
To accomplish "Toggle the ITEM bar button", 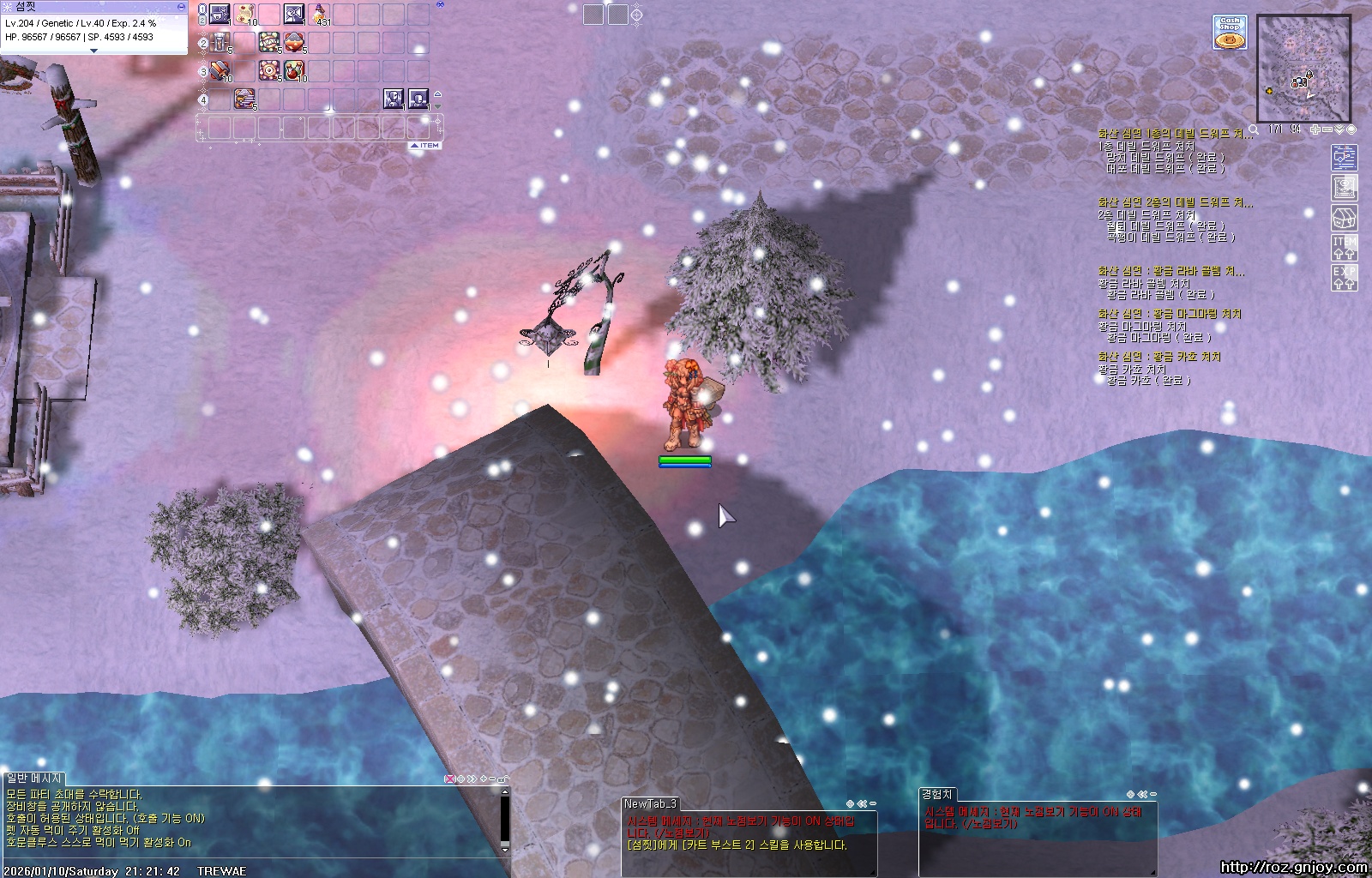I will [425, 146].
